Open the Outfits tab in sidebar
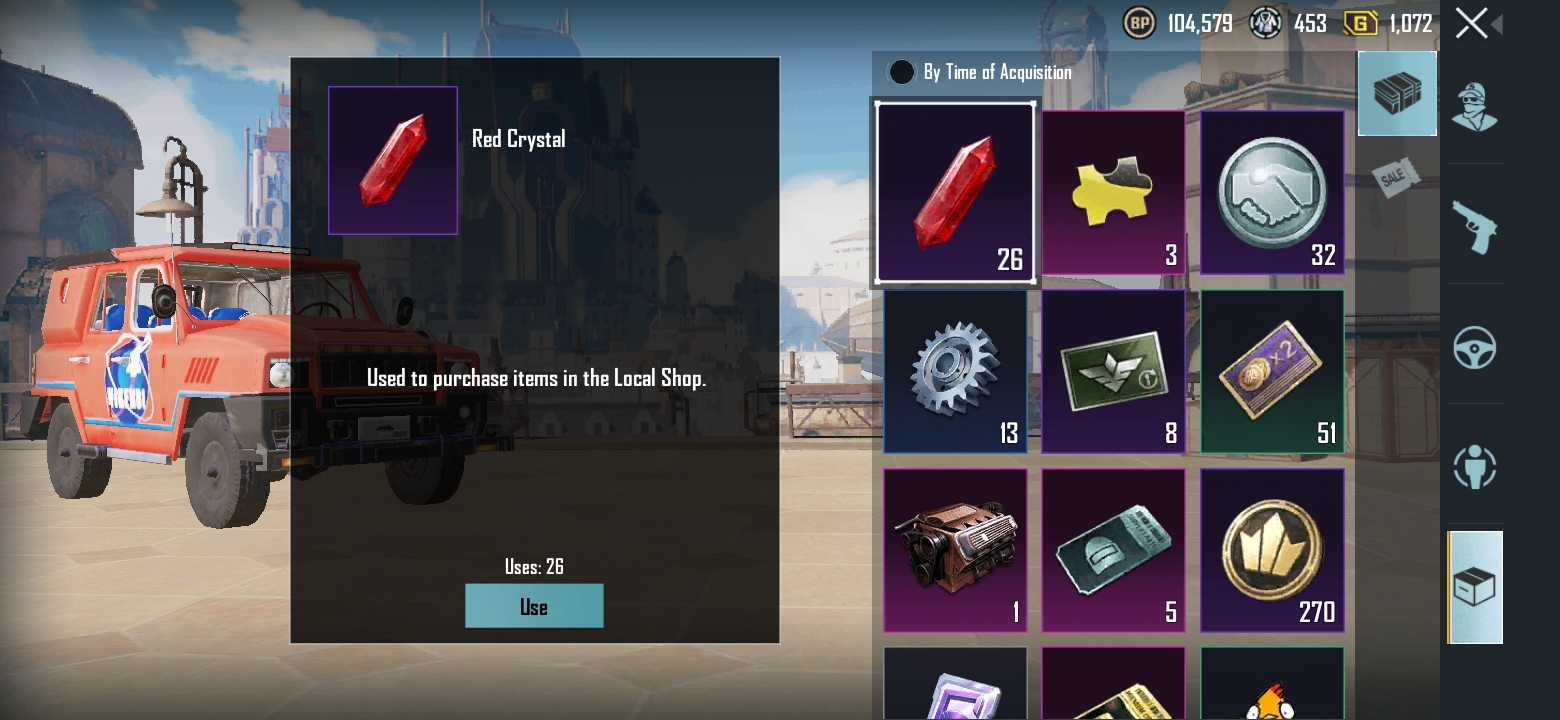Screen dimensions: 1560x720 click(1475, 110)
